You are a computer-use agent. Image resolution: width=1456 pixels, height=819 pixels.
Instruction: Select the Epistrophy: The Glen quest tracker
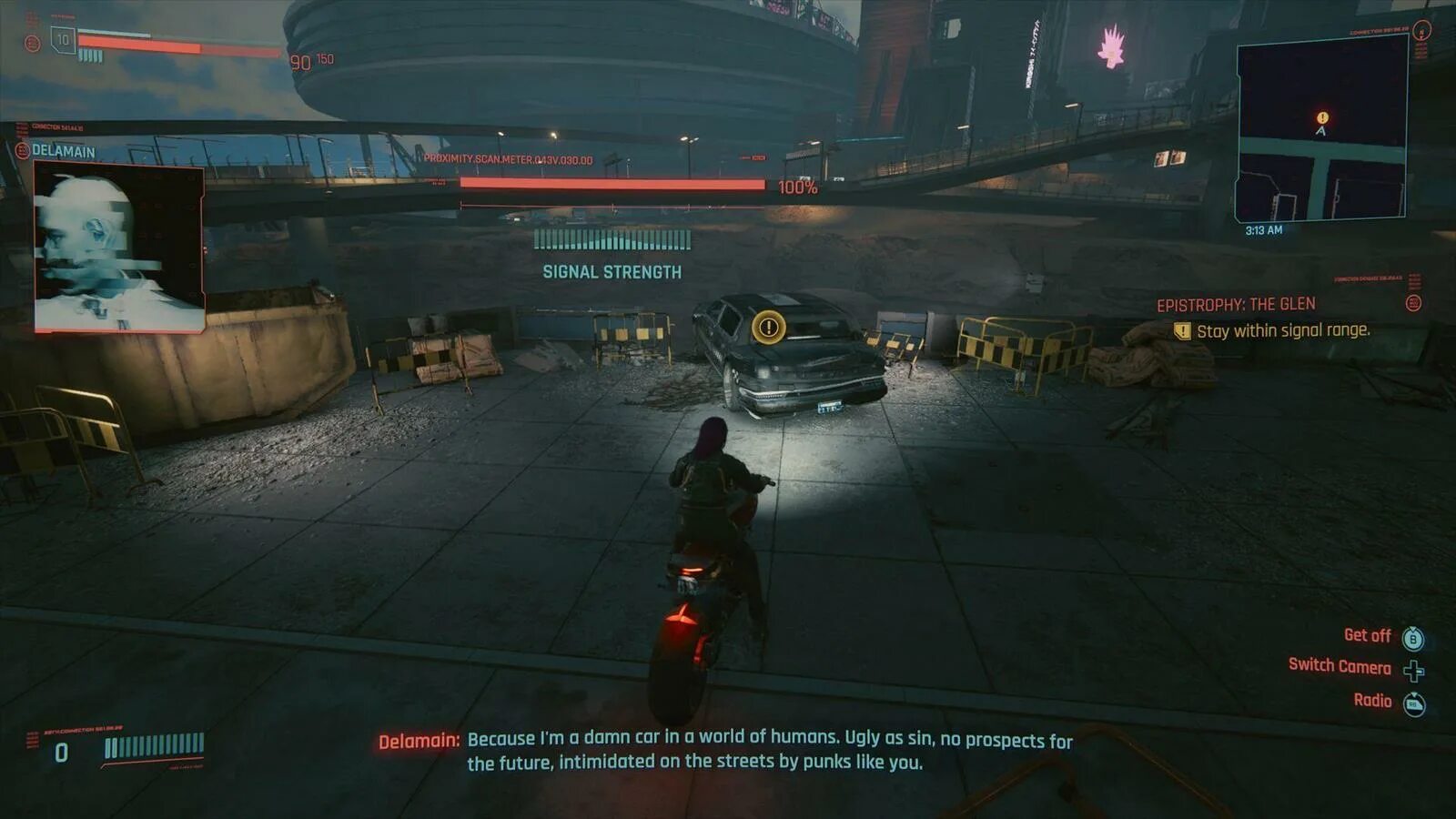pyautogui.click(x=1236, y=305)
